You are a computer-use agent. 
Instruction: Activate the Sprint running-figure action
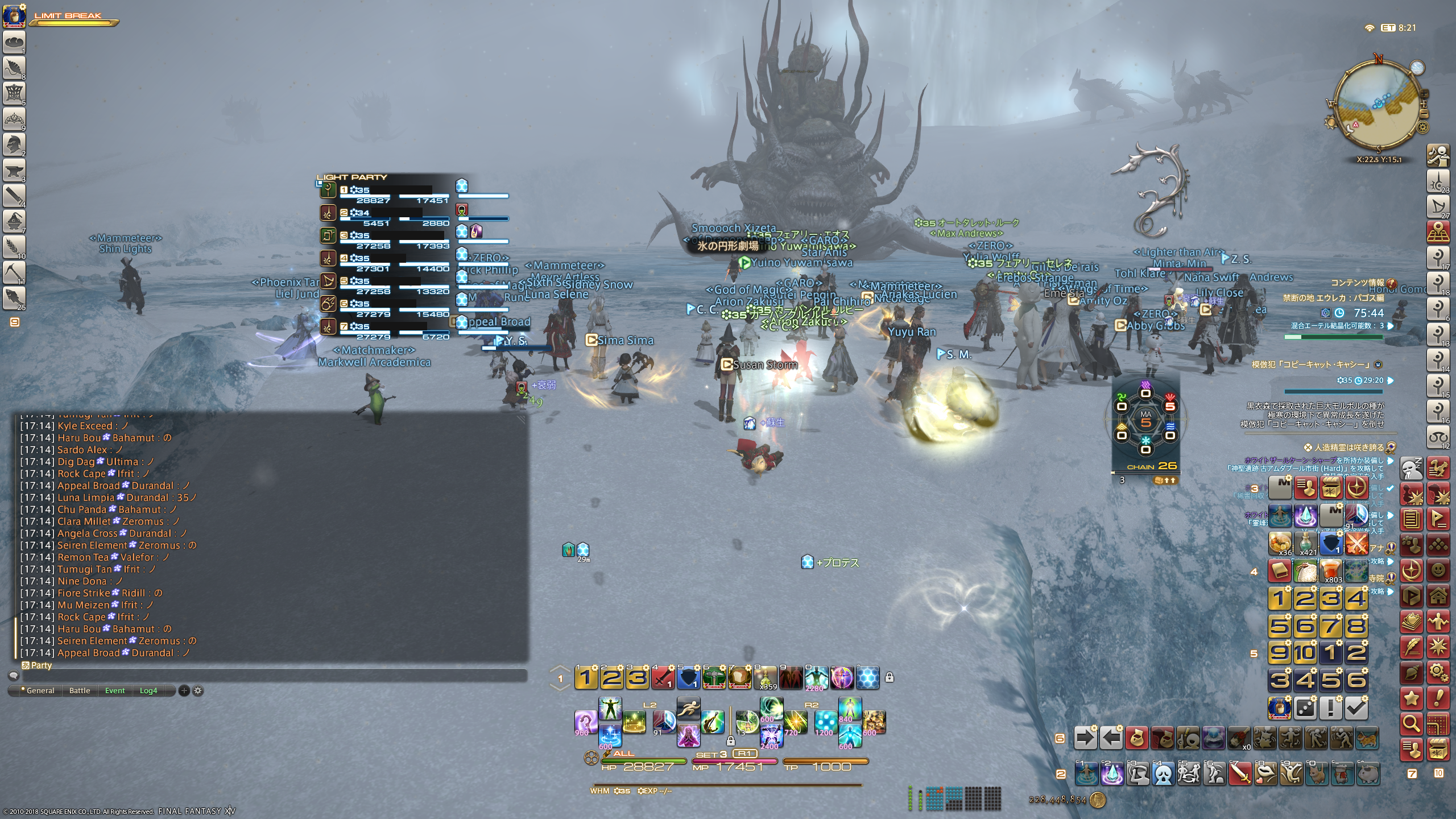pyautogui.click(x=688, y=709)
